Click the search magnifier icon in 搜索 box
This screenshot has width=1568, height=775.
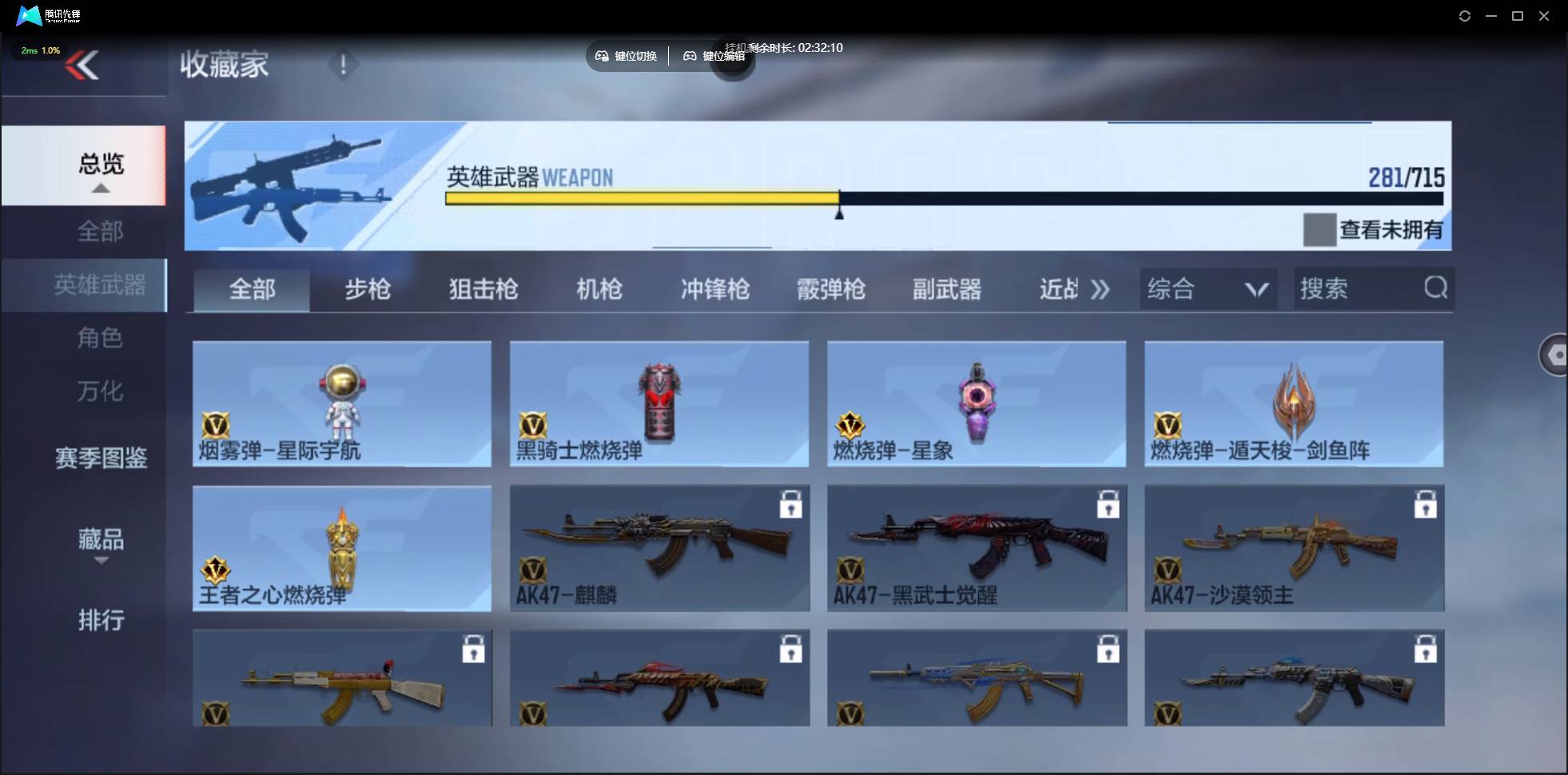(1435, 288)
